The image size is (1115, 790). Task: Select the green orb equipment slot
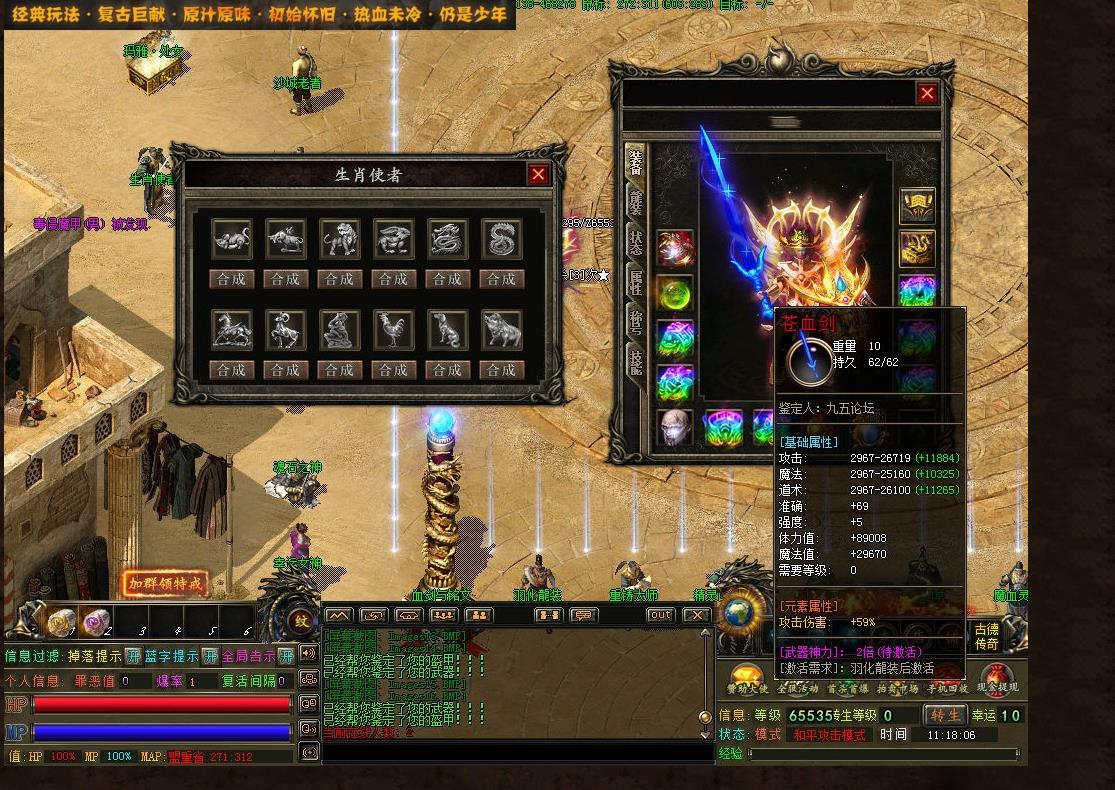point(675,295)
